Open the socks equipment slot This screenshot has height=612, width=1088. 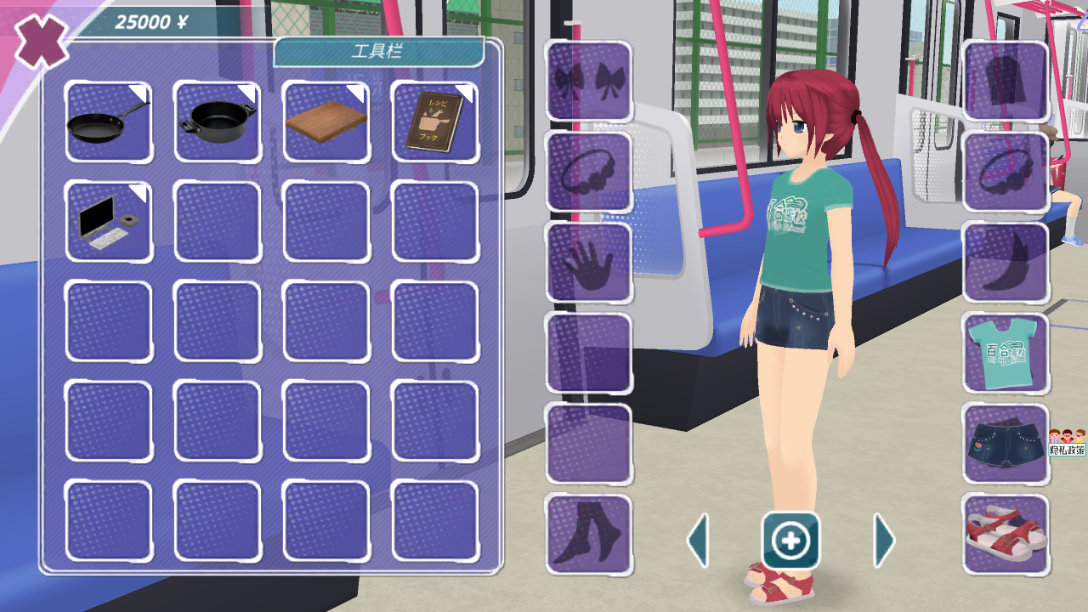click(x=588, y=534)
